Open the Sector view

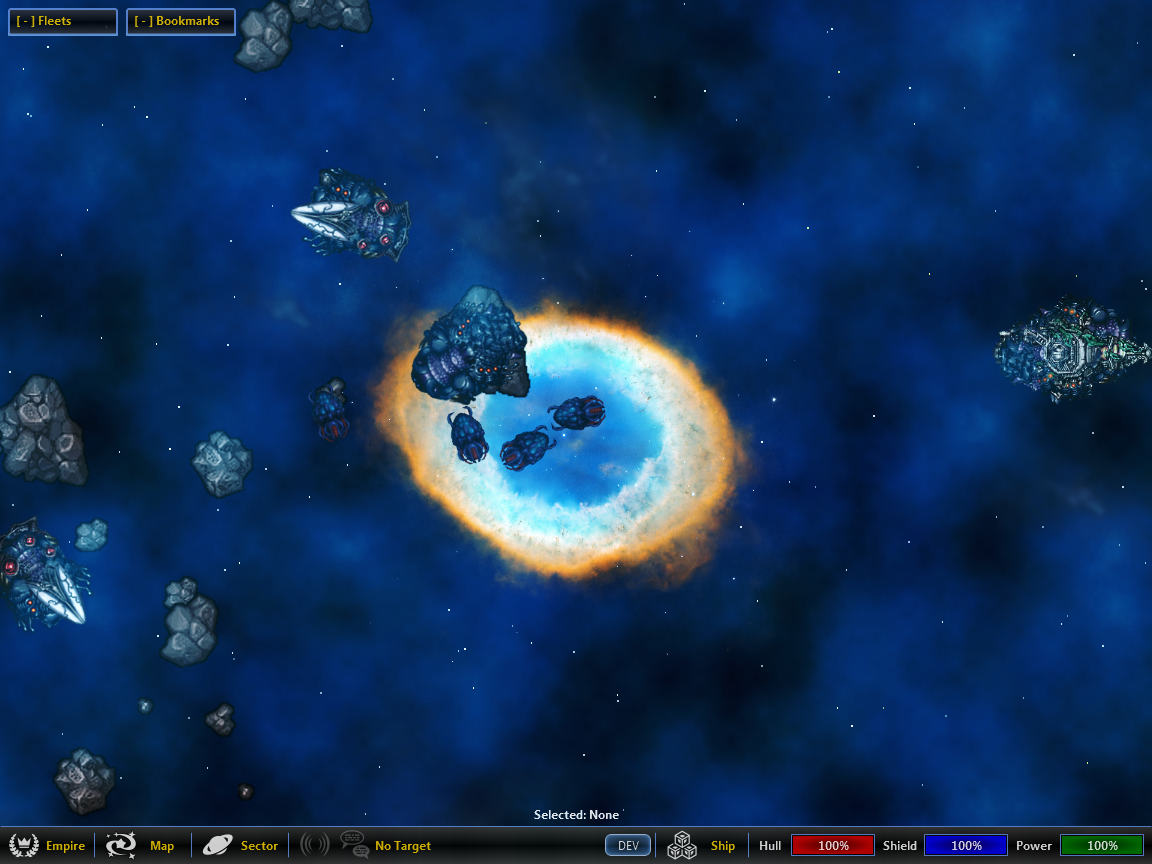pyautogui.click(x=240, y=846)
